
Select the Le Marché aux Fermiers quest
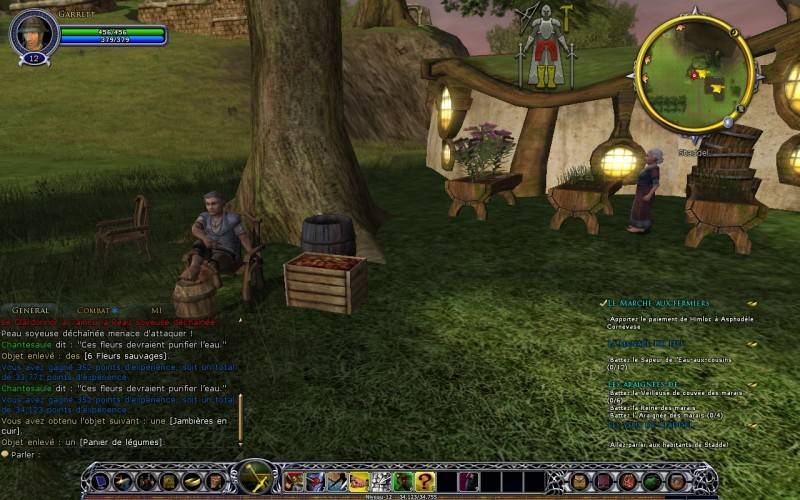pos(659,303)
